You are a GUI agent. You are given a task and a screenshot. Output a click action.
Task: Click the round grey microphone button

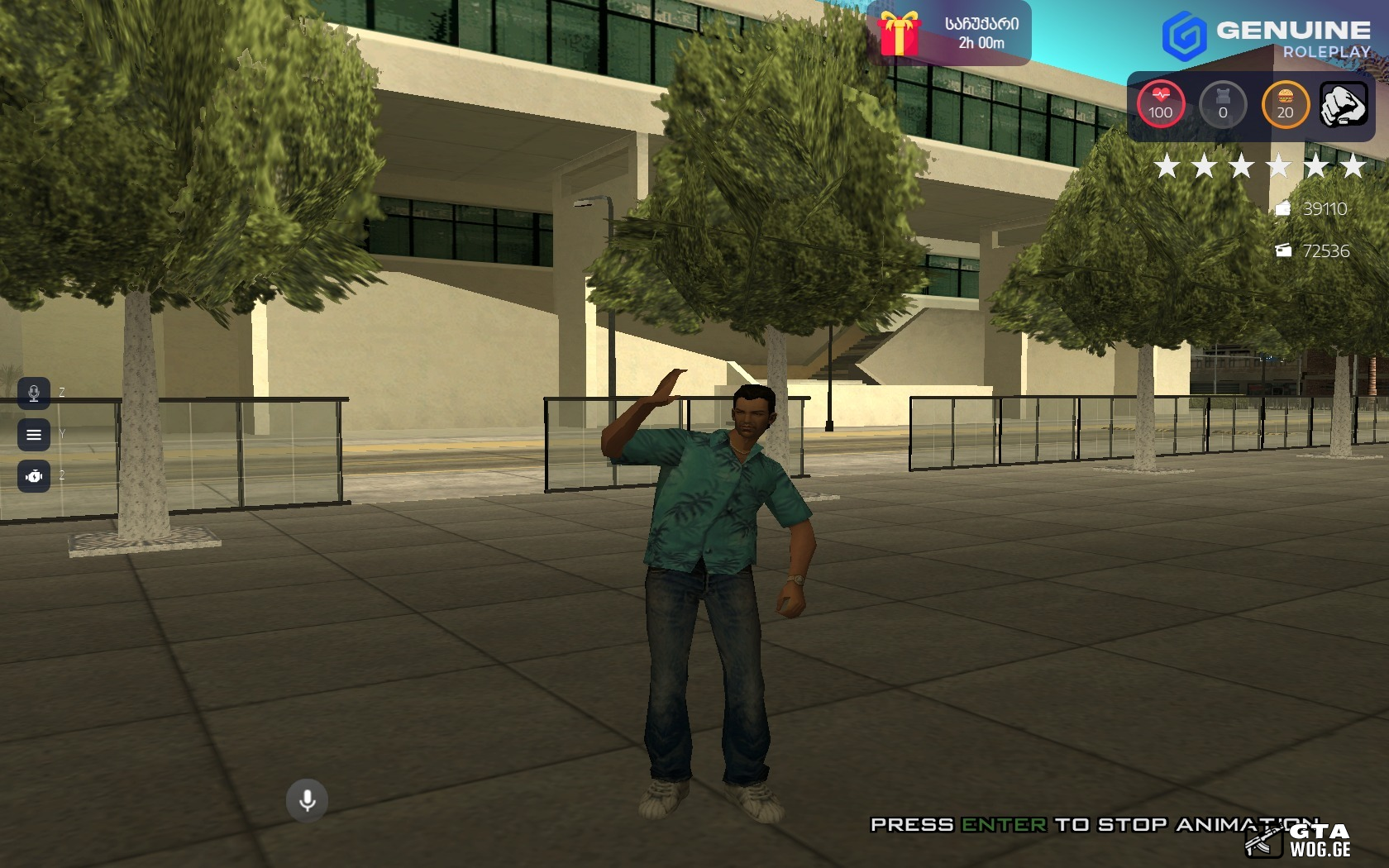coord(307,800)
